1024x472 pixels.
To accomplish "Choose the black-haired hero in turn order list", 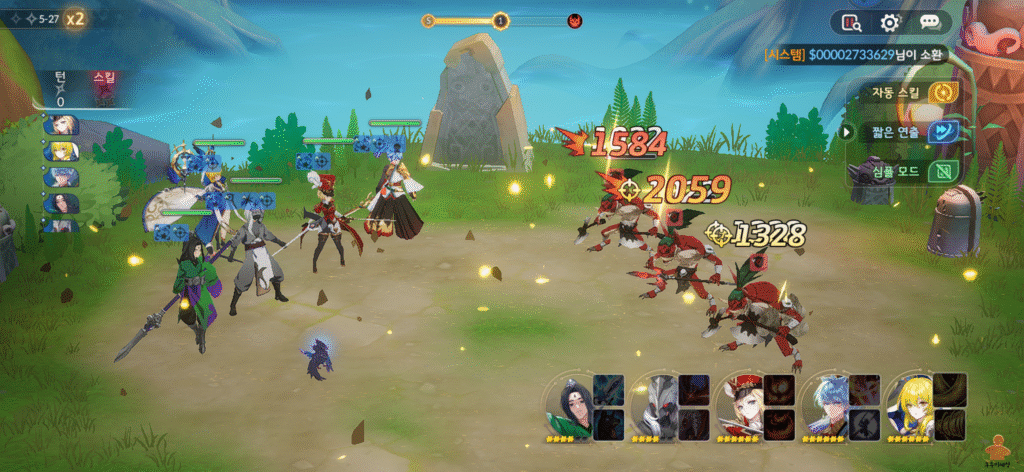I will pos(61,203).
